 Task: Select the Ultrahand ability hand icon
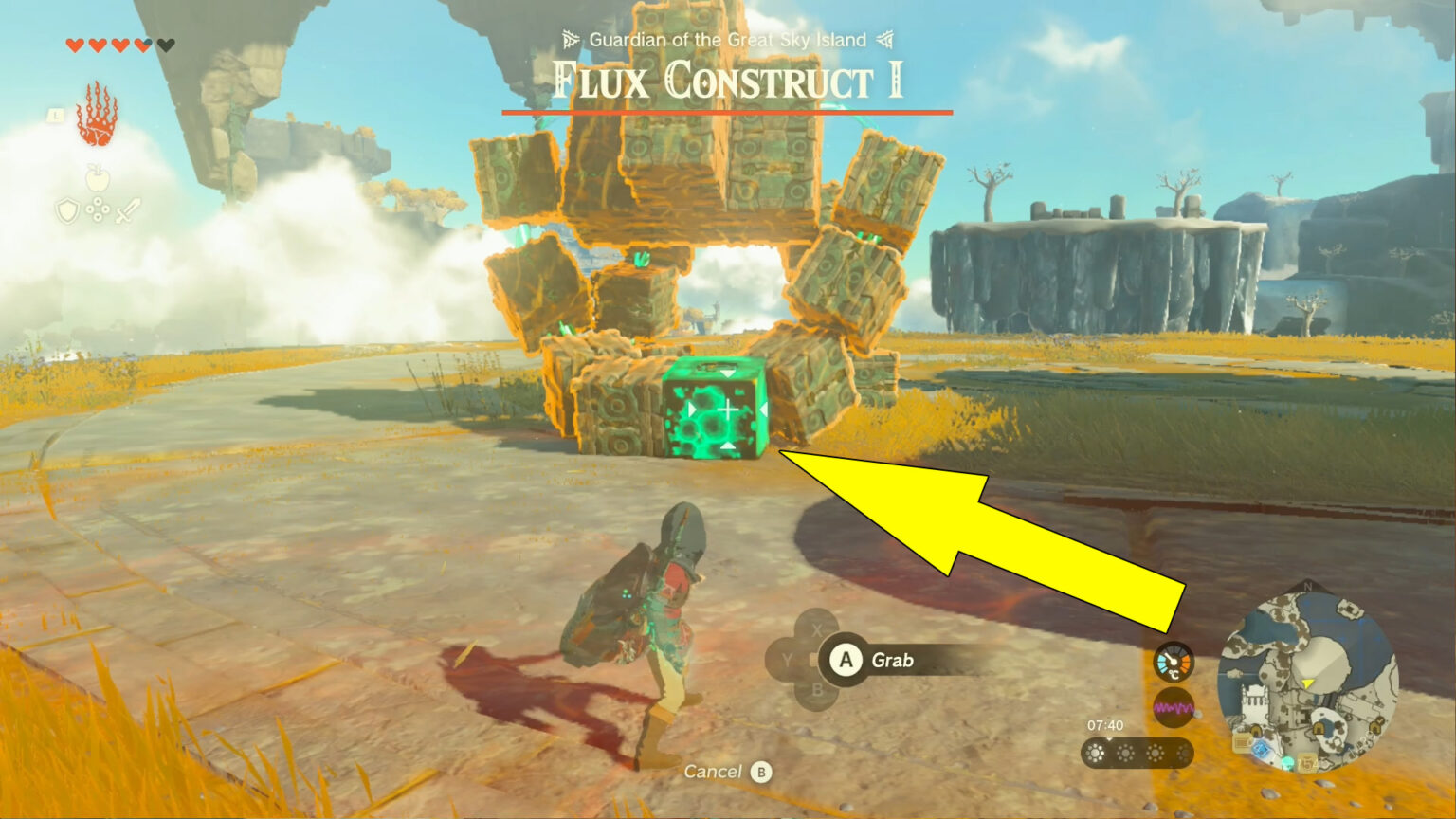click(x=100, y=121)
